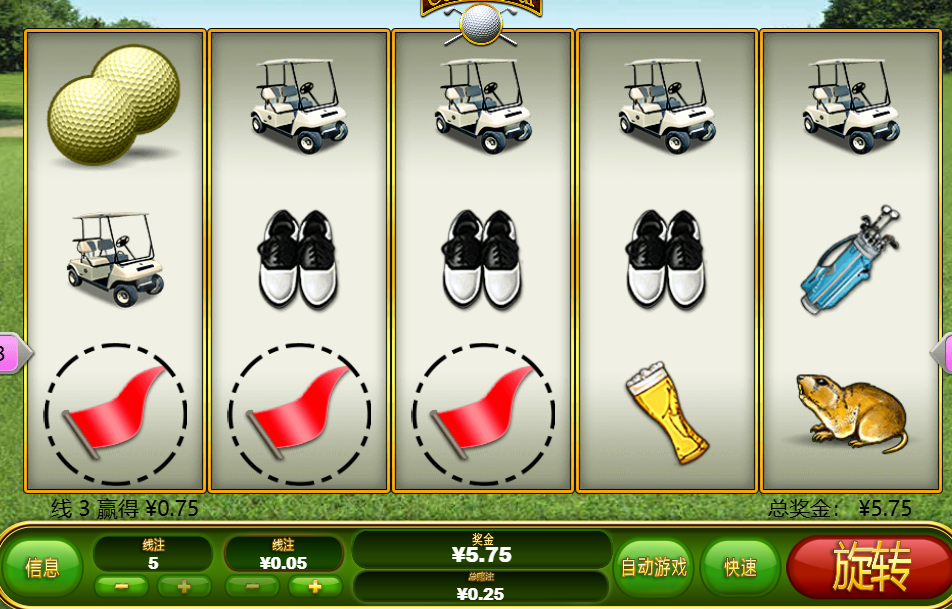Increase the number of lines above 5
The height and width of the screenshot is (609, 952).
pyautogui.click(x=184, y=586)
